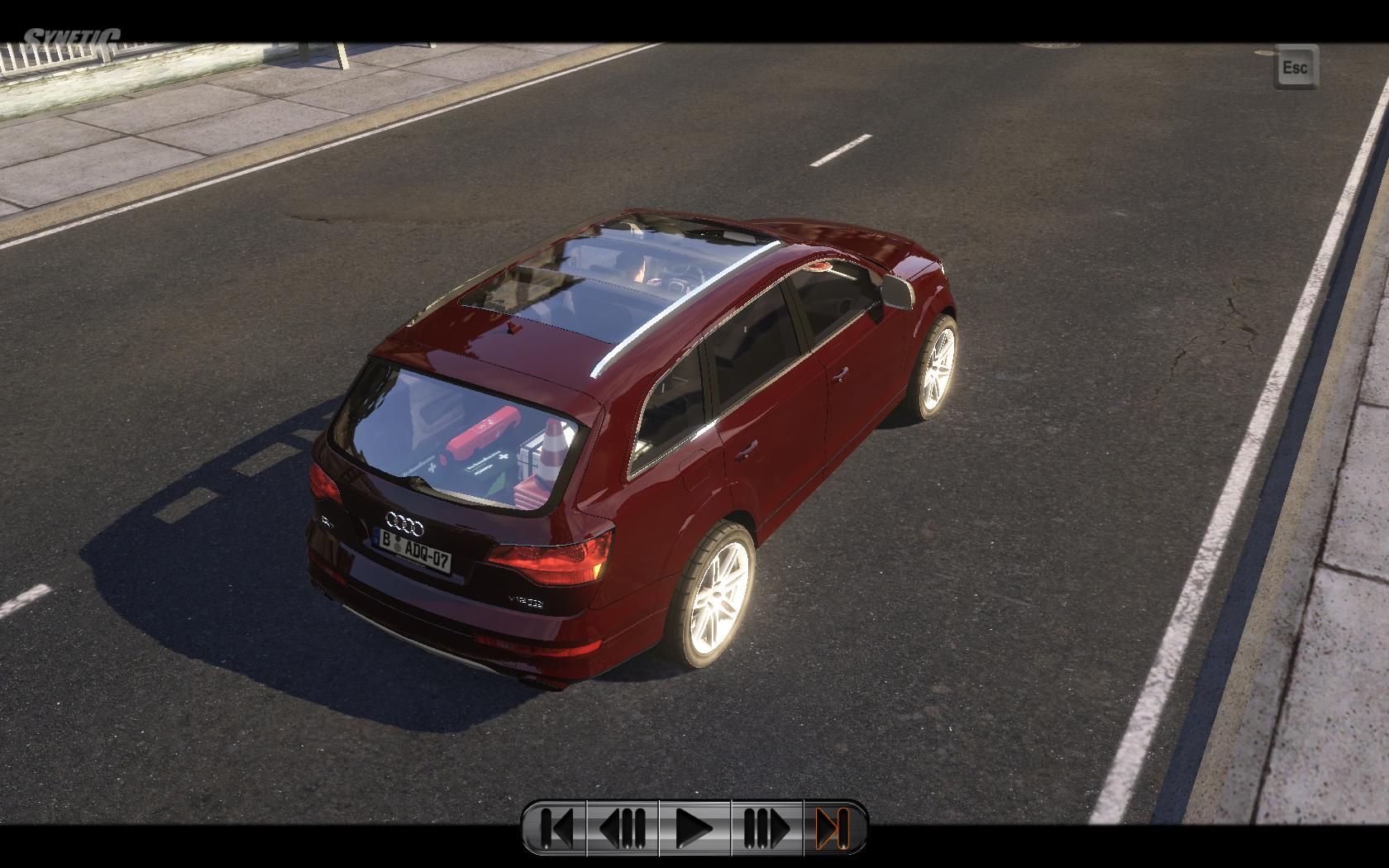This screenshot has height=868, width=1389.
Task: Play the replay
Action: point(694,827)
